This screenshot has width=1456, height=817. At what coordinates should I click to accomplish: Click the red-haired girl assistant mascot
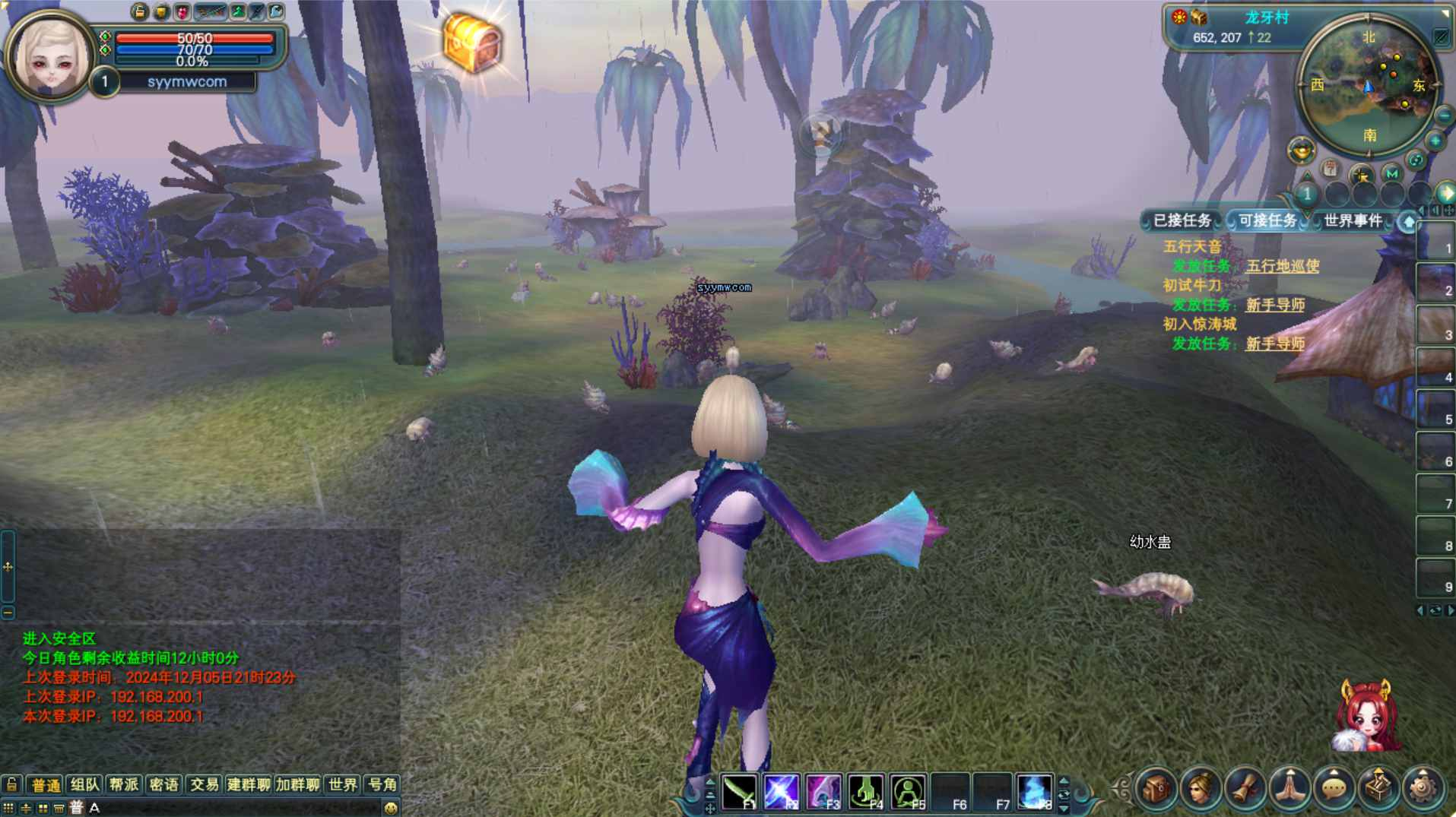point(1366,716)
